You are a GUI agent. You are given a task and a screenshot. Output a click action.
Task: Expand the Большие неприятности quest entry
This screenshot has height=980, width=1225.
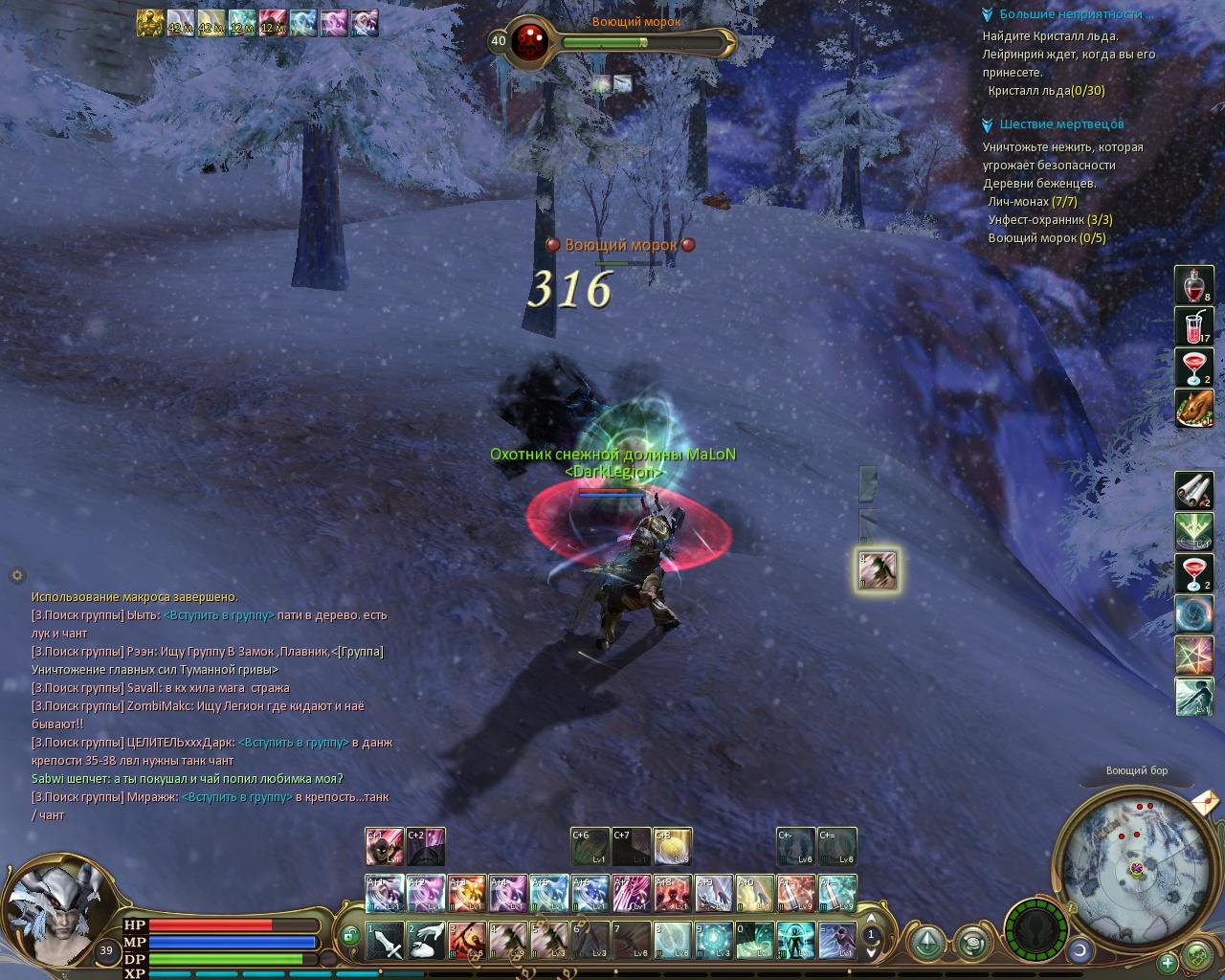click(988, 15)
